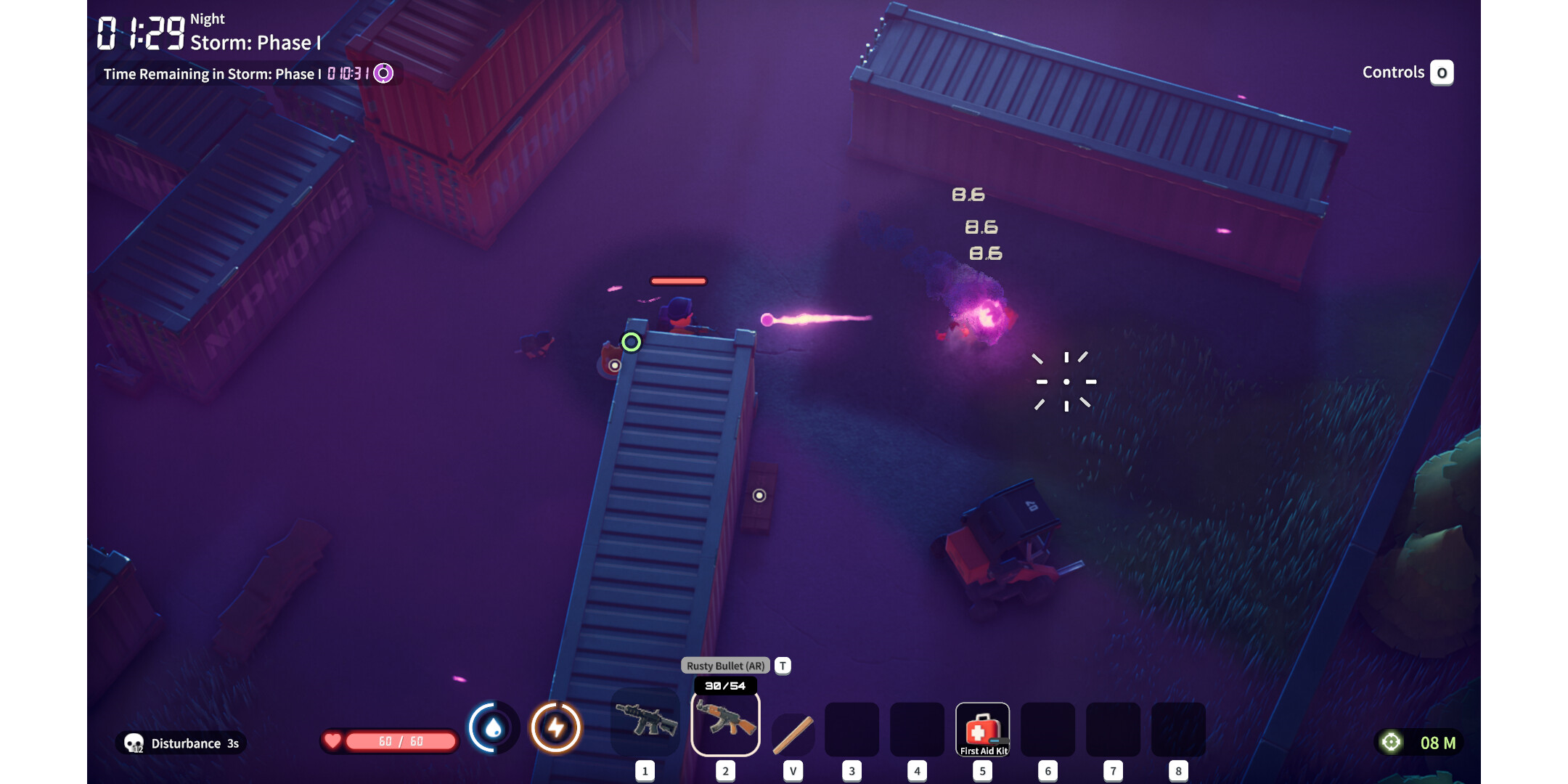This screenshot has width=1568, height=784.
Task: Click the Rusty Bullet (AR) ammo type label
Action: click(725, 666)
